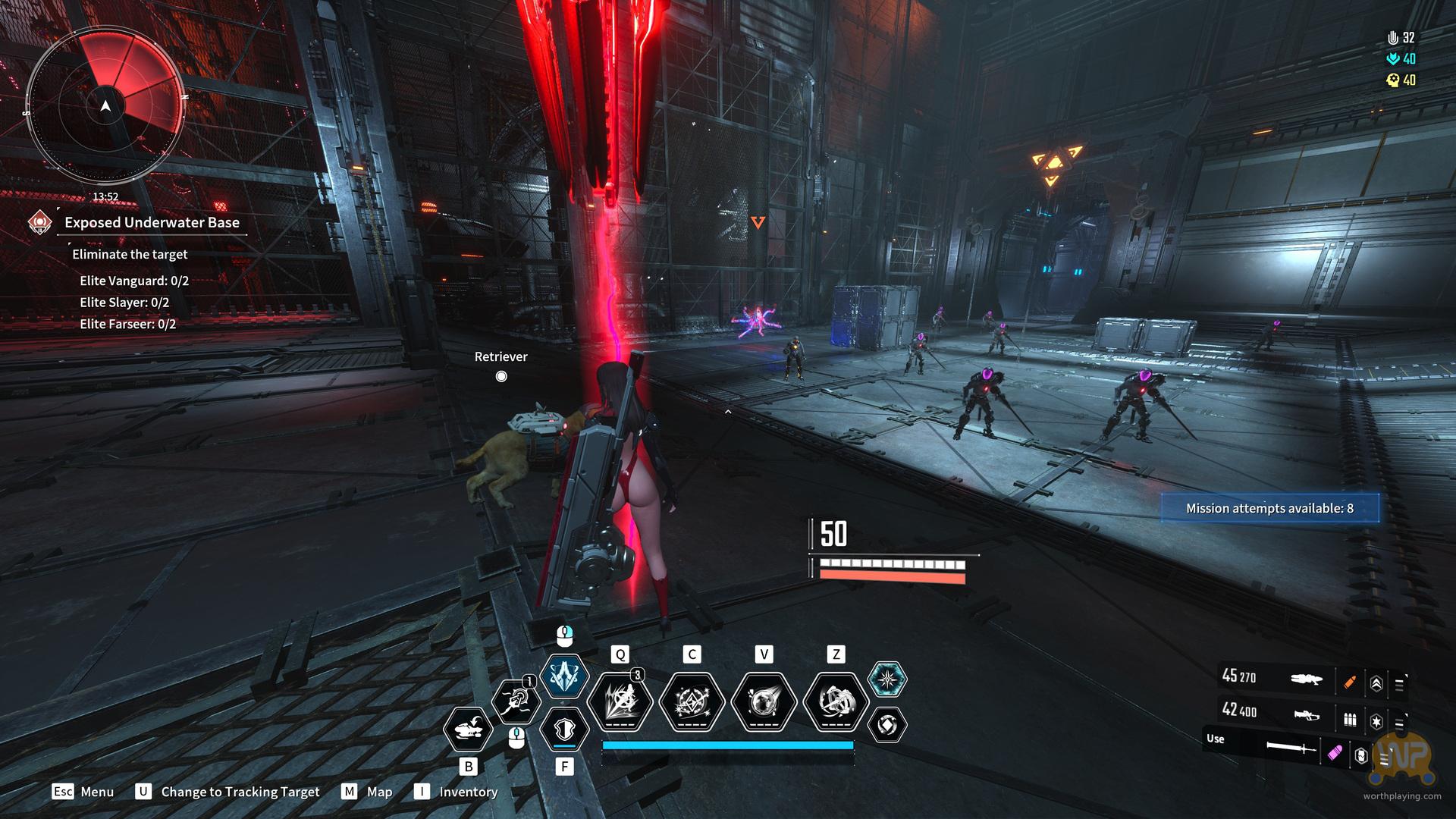This screenshot has width=1456, height=819.
Task: Click the glowing teal star passive icon
Action: pos(886,679)
